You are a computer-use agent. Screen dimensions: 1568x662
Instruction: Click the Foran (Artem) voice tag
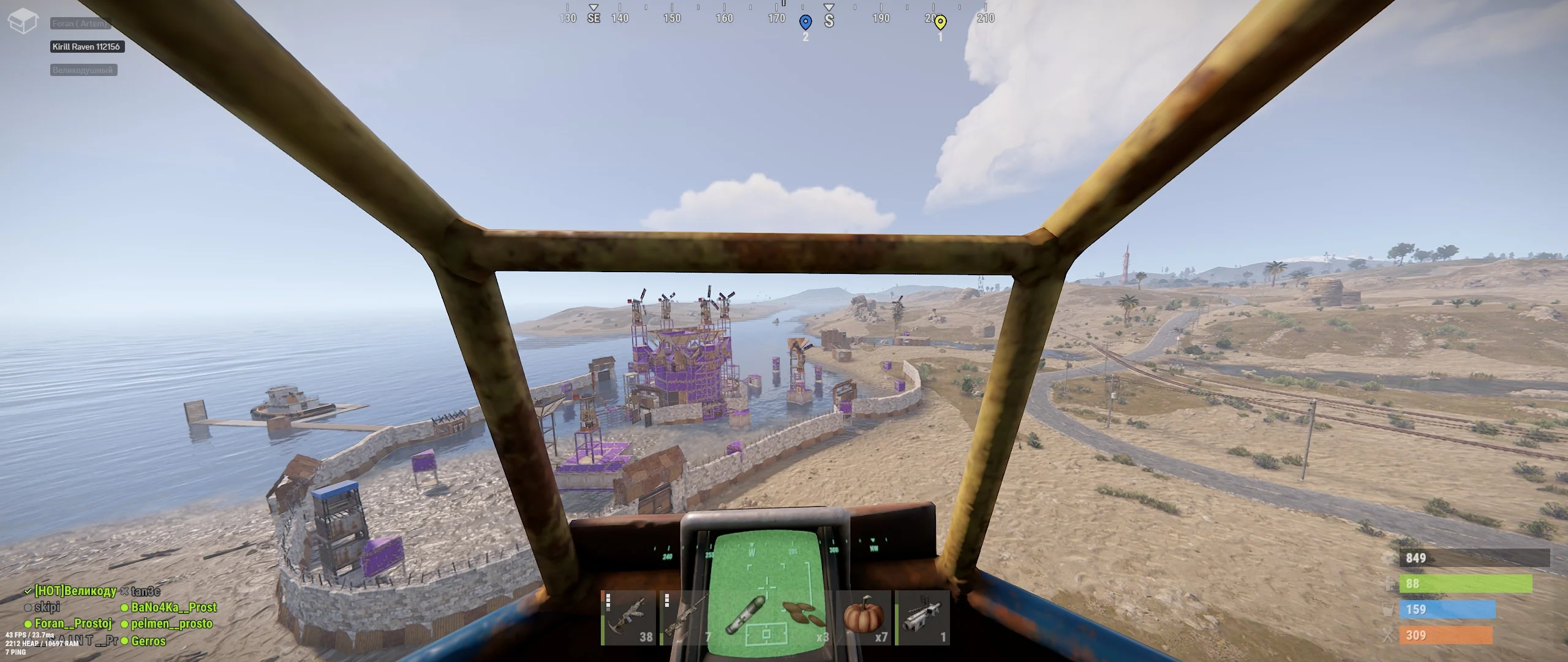coord(80,23)
